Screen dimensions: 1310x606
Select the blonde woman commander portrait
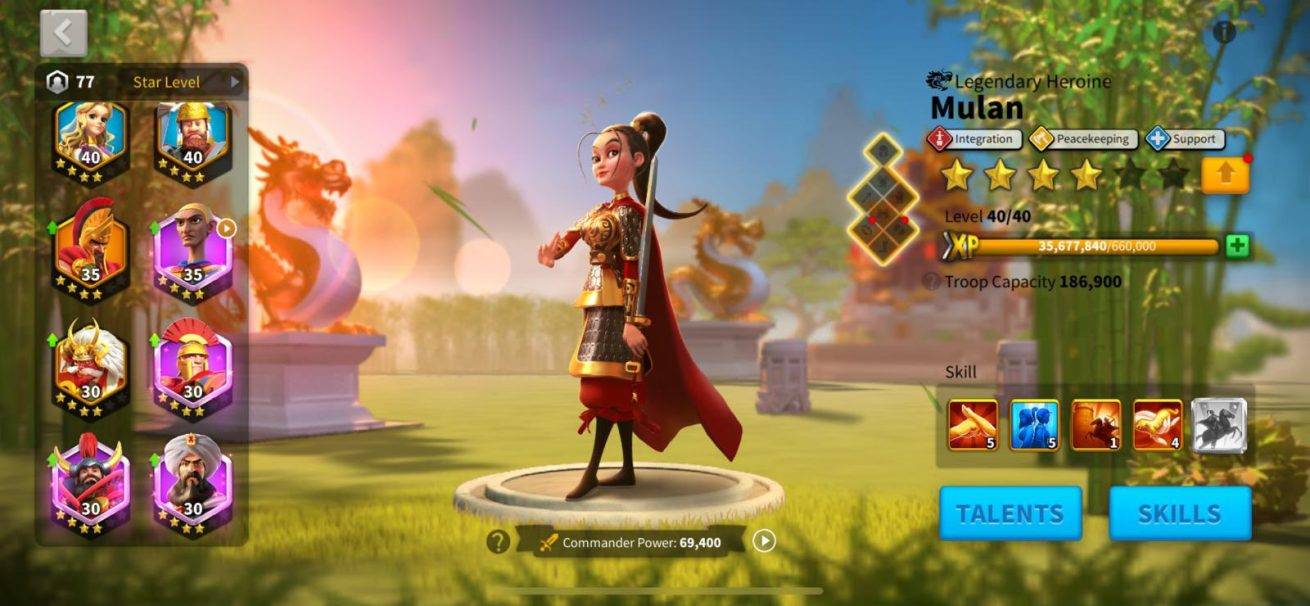(x=91, y=138)
